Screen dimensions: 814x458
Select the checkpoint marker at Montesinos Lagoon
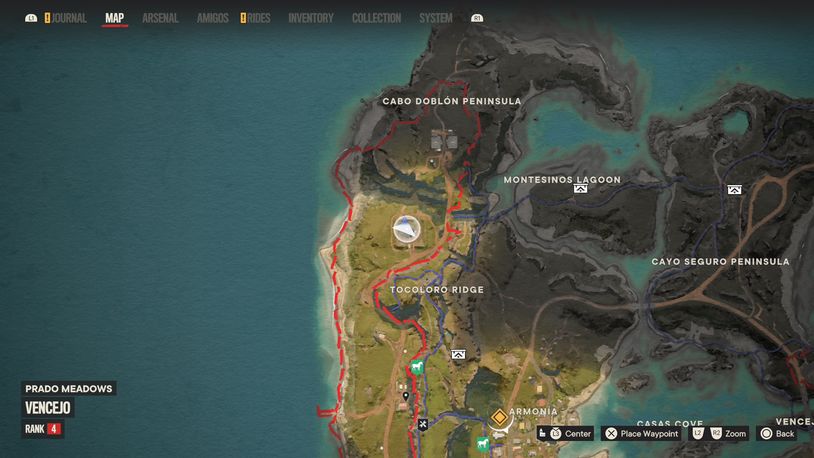(x=580, y=188)
